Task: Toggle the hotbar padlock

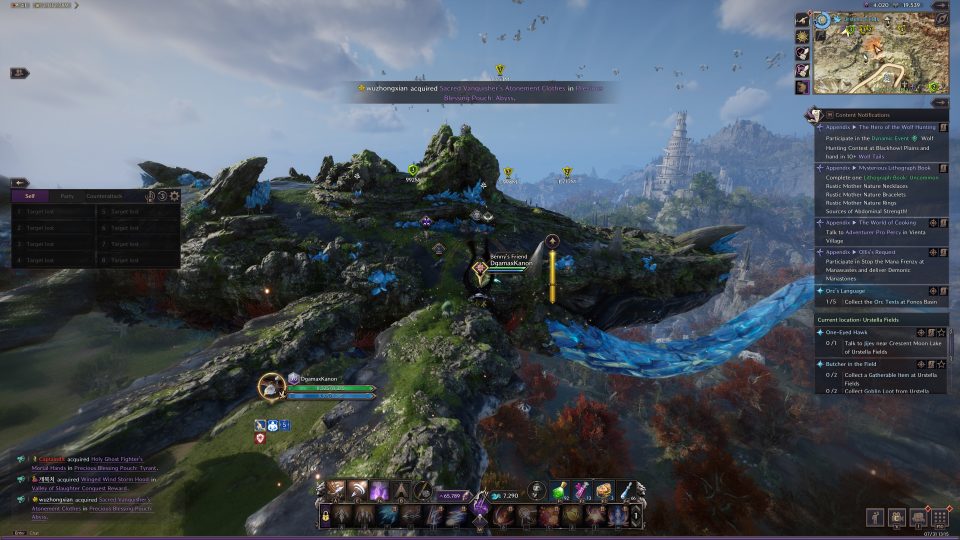Action: [x=325, y=516]
